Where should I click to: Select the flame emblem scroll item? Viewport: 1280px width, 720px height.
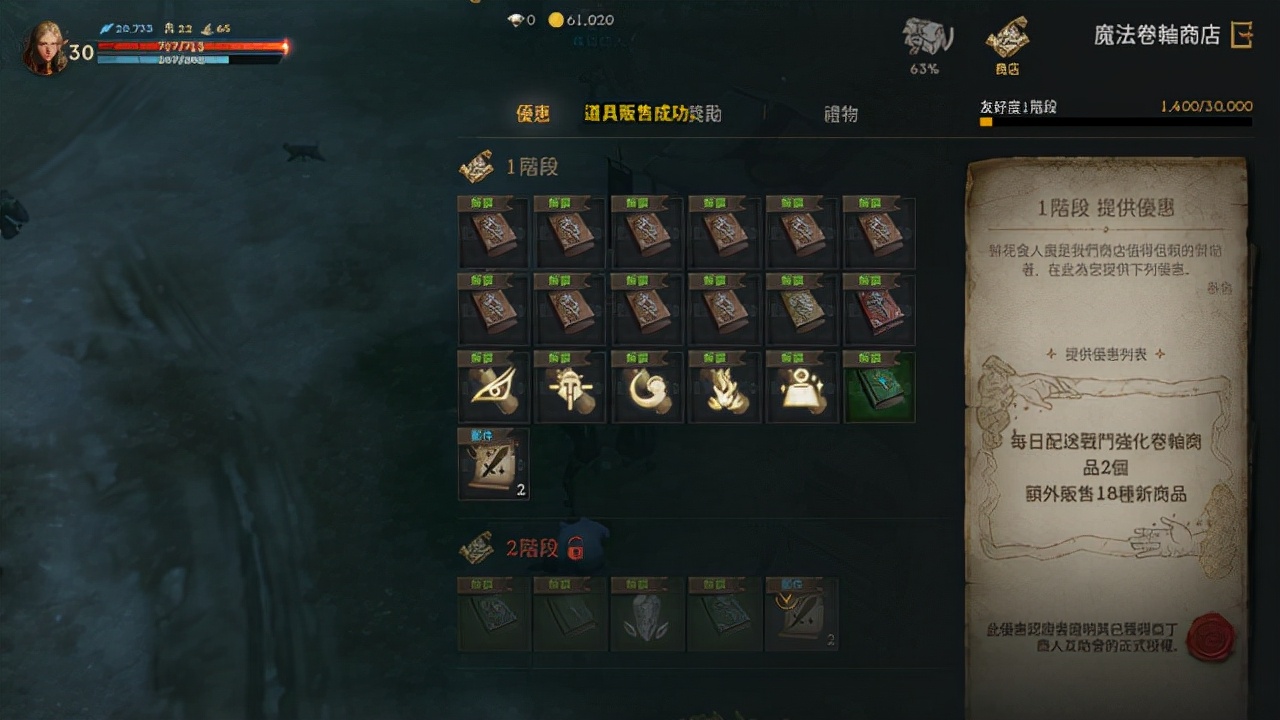(724, 390)
